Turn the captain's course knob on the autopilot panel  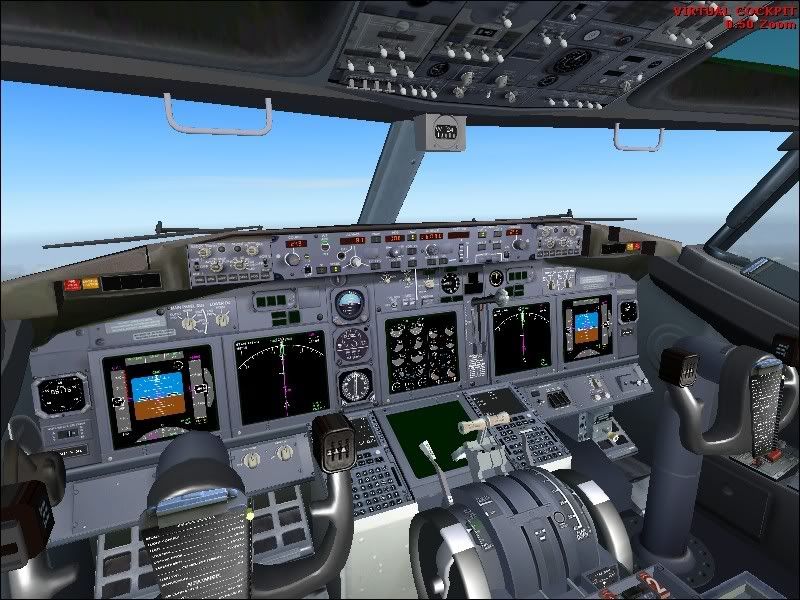[x=293, y=259]
